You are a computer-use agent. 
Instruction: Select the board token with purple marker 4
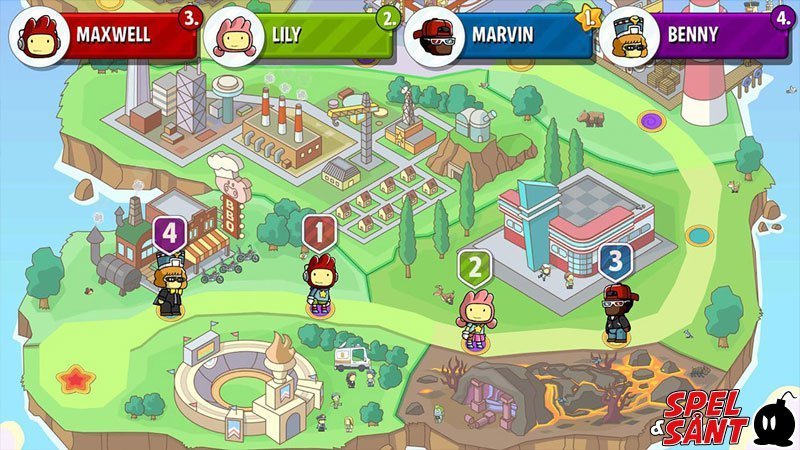click(170, 285)
